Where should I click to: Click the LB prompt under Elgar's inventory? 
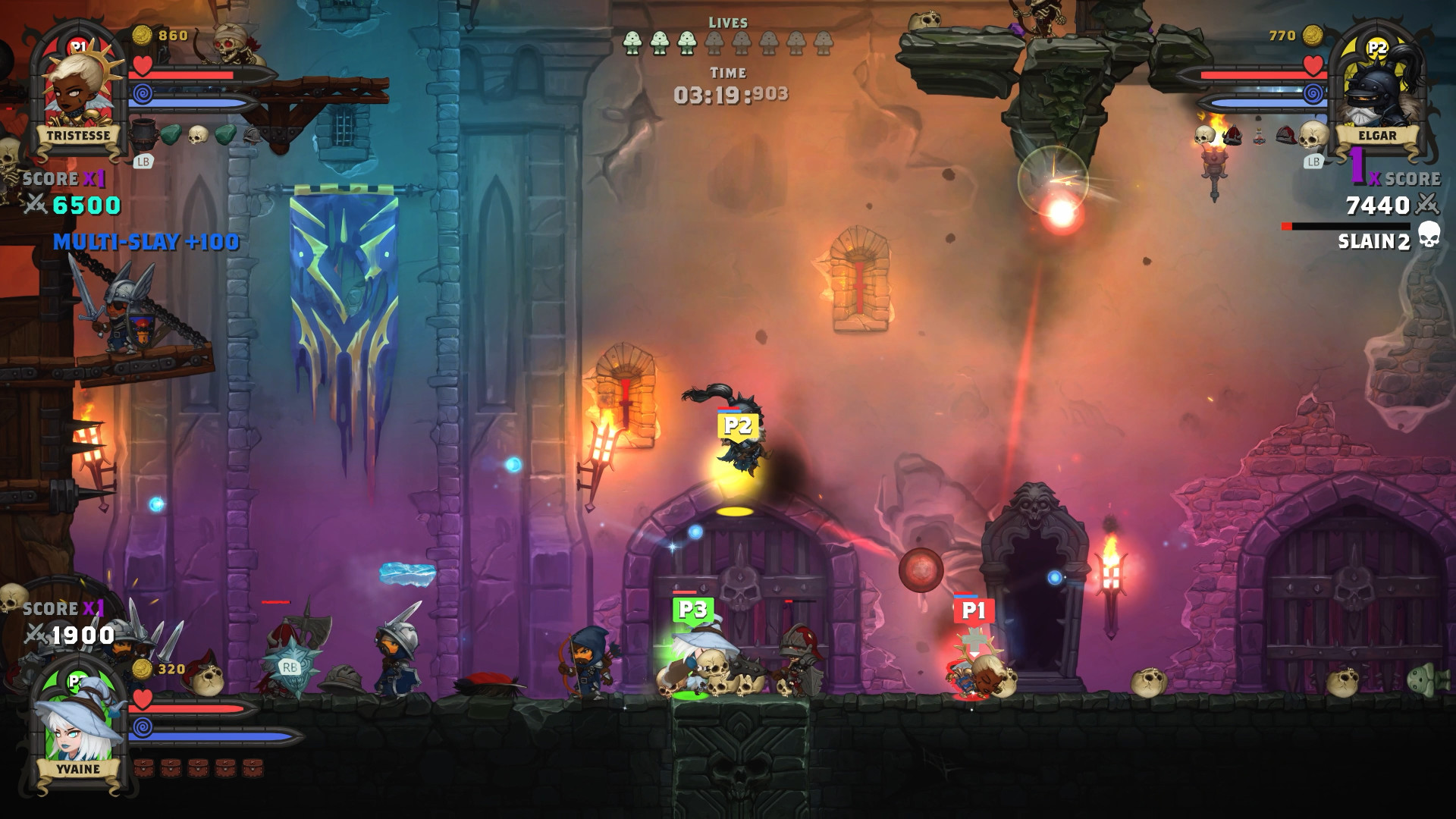1314,159
